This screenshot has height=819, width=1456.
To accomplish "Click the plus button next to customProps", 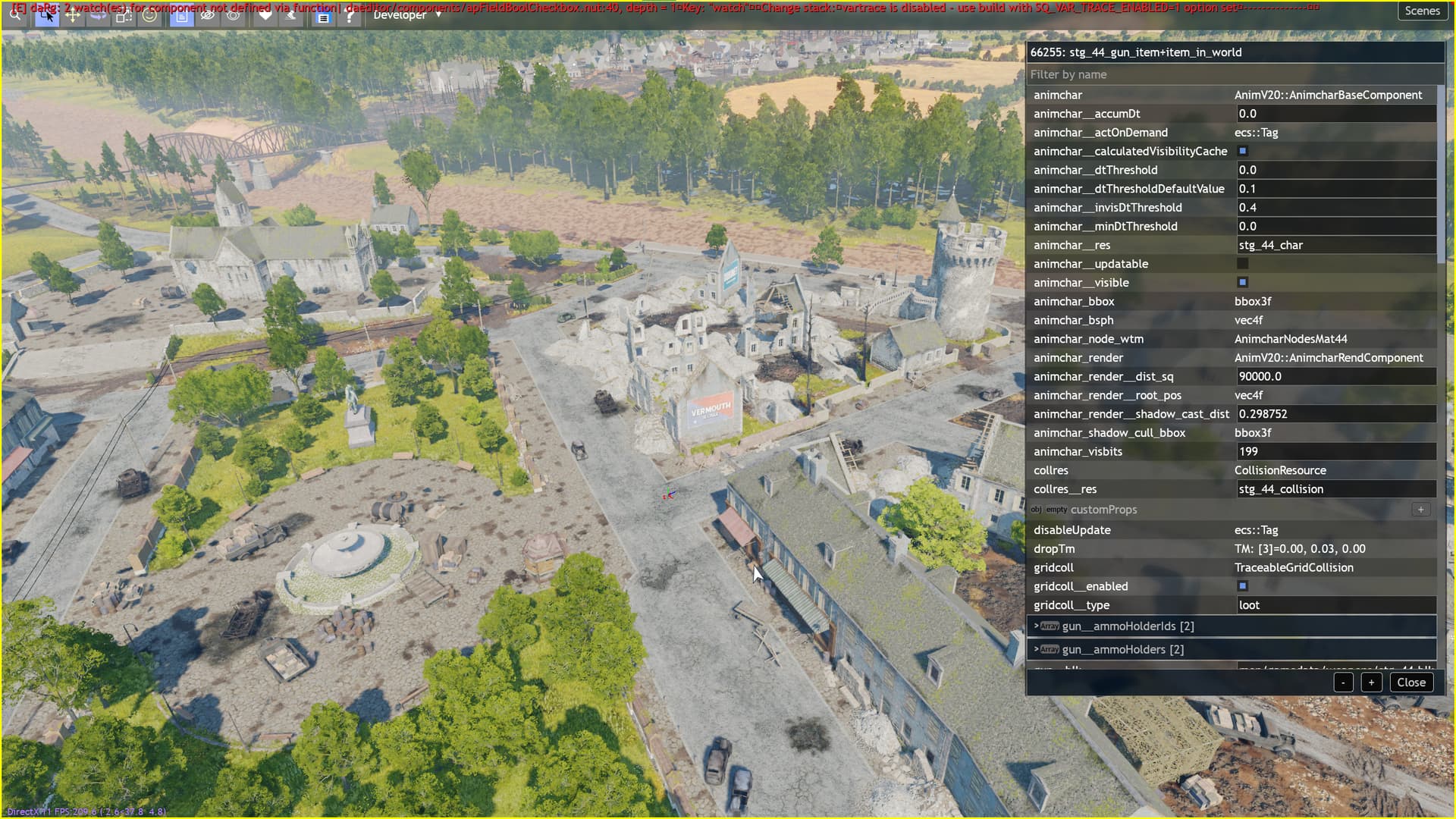I will pyautogui.click(x=1420, y=510).
